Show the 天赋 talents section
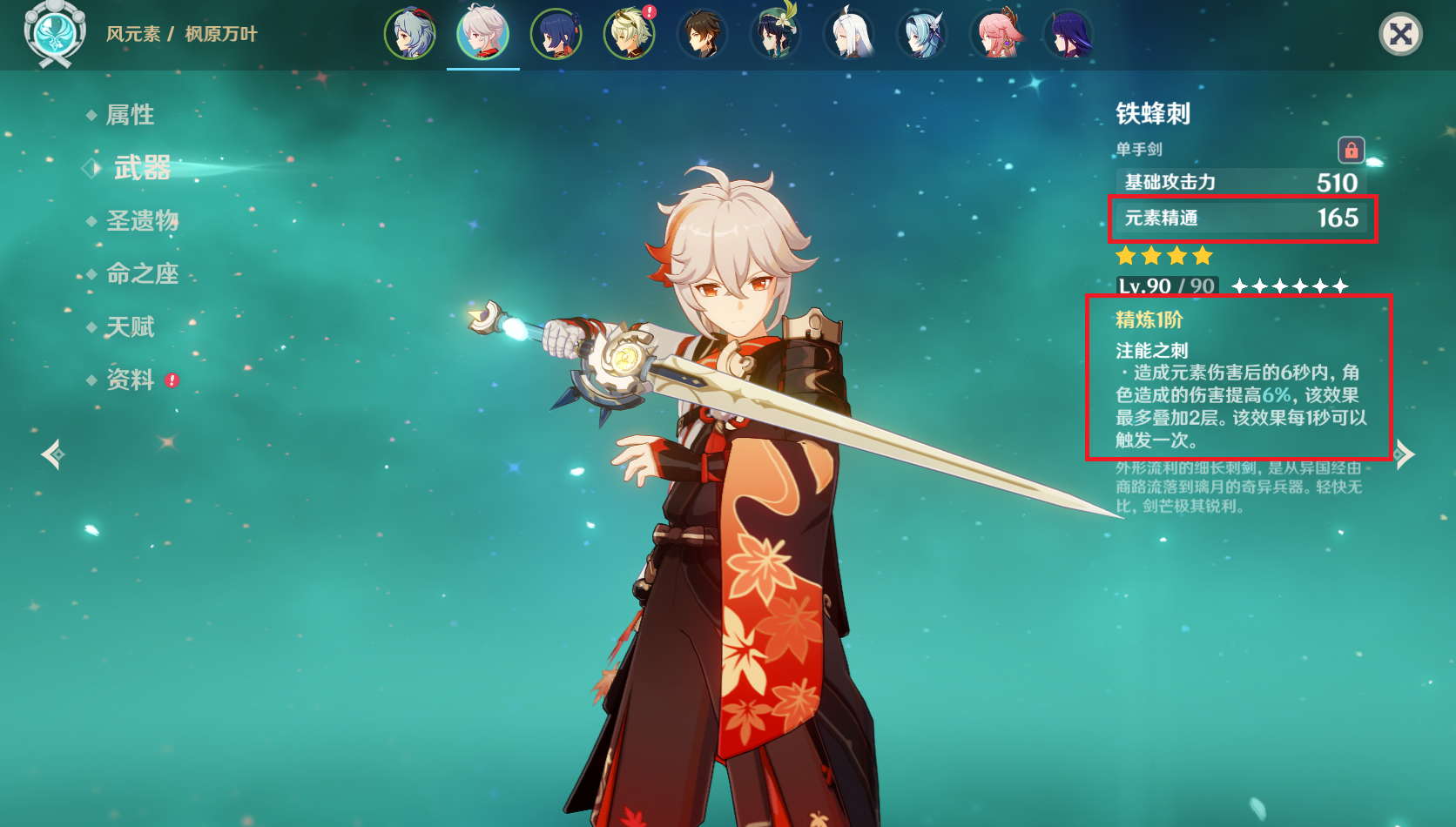The height and width of the screenshot is (827, 1456). 130,327
